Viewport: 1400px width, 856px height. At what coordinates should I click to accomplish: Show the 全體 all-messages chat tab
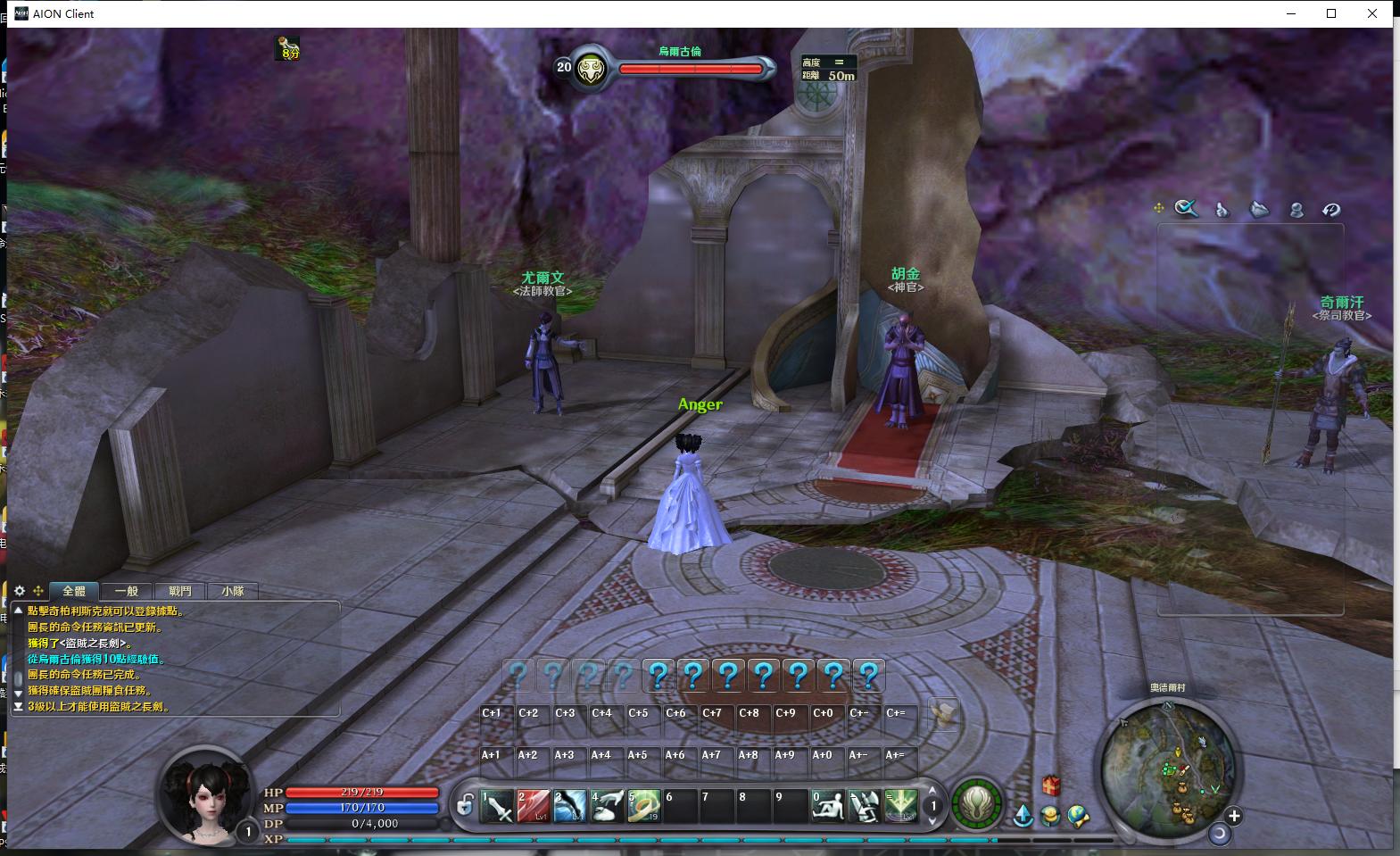point(74,591)
